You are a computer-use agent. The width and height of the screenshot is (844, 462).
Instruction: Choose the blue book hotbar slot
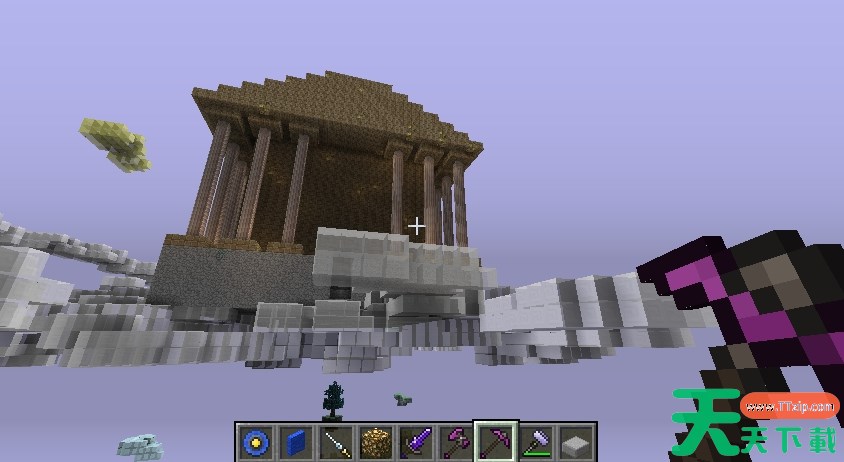click(296, 442)
